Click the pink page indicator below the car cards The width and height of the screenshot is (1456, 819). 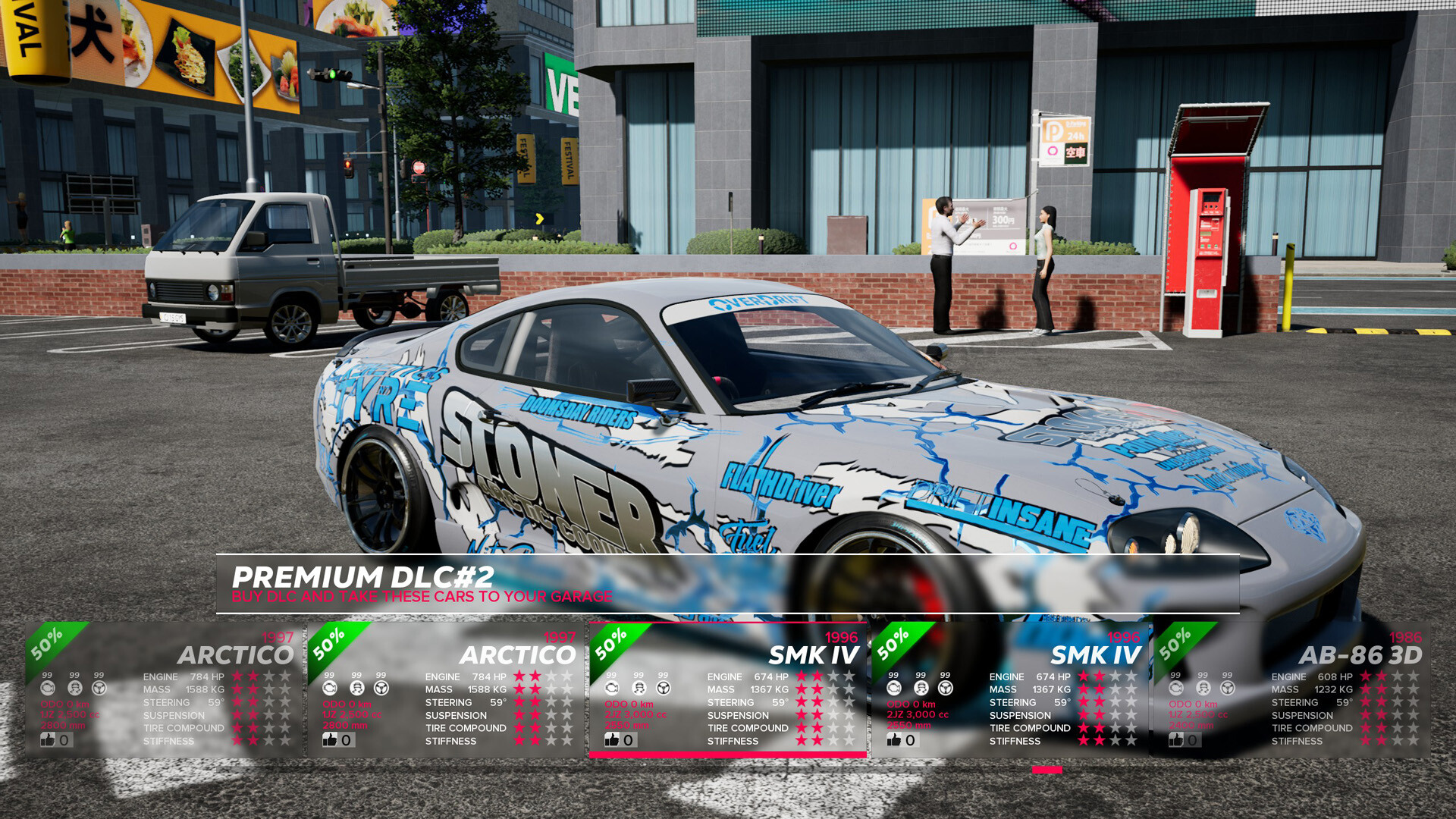1046,769
